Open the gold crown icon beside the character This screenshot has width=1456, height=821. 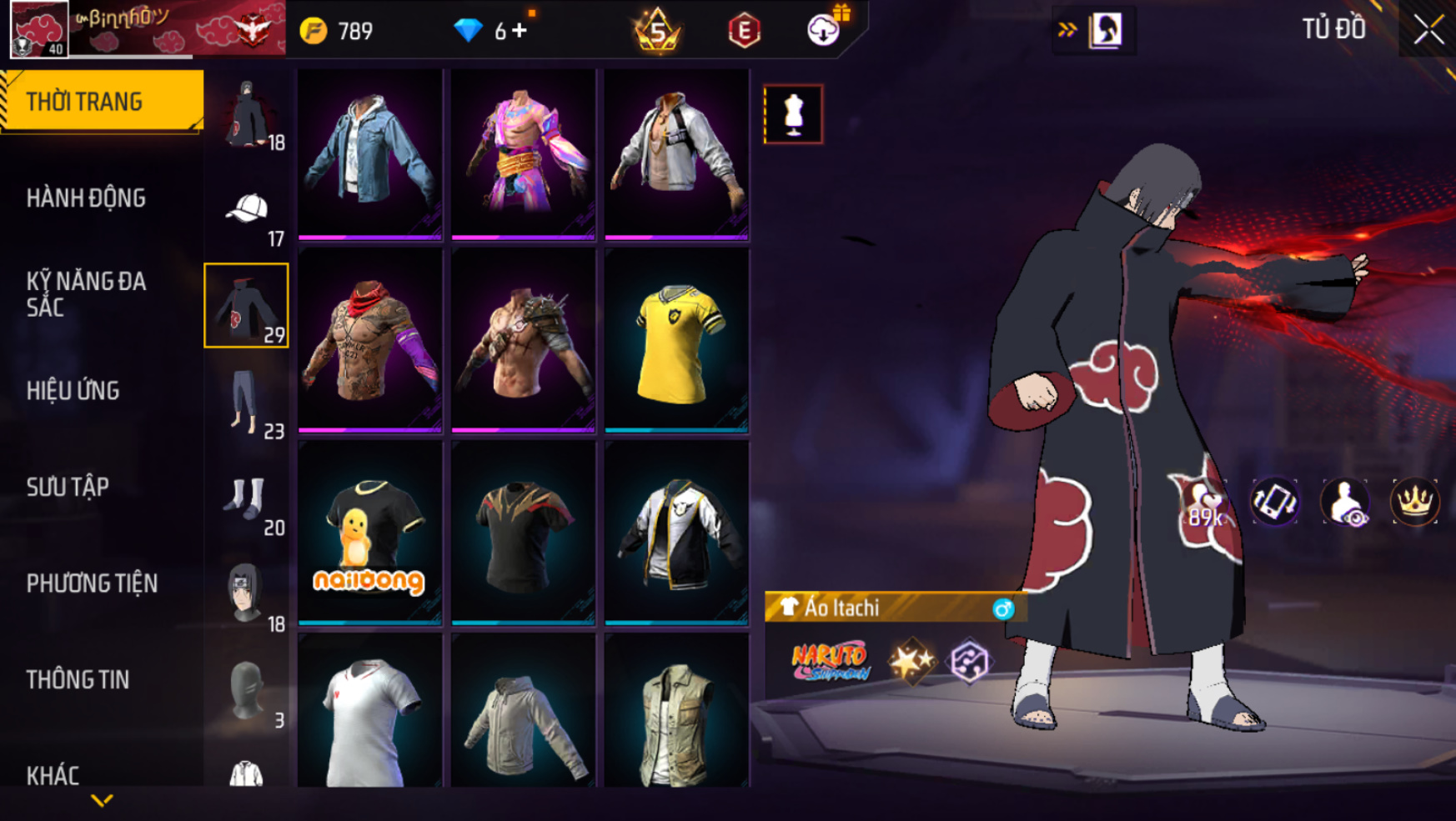1414,502
